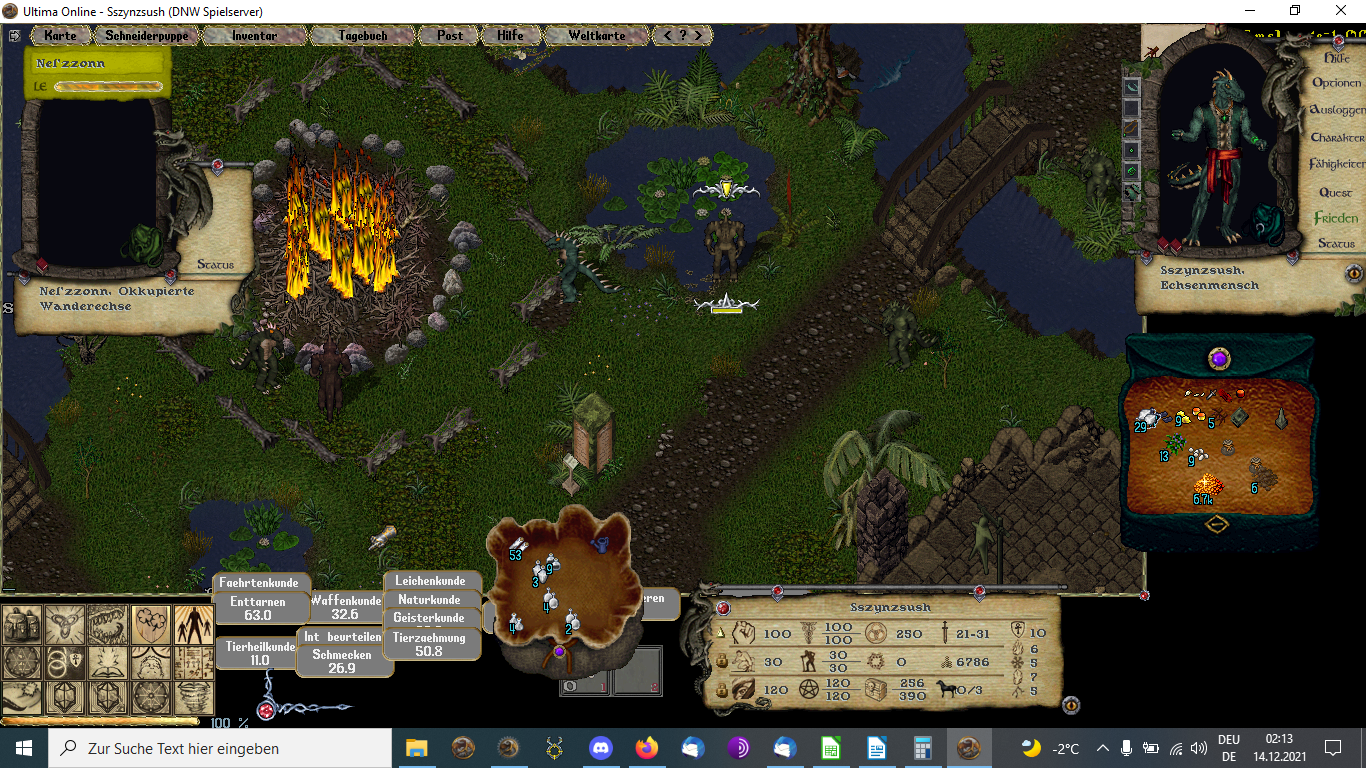1366x768 pixels.
Task: Minimize the Ultima Online window
Action: pos(1249,11)
